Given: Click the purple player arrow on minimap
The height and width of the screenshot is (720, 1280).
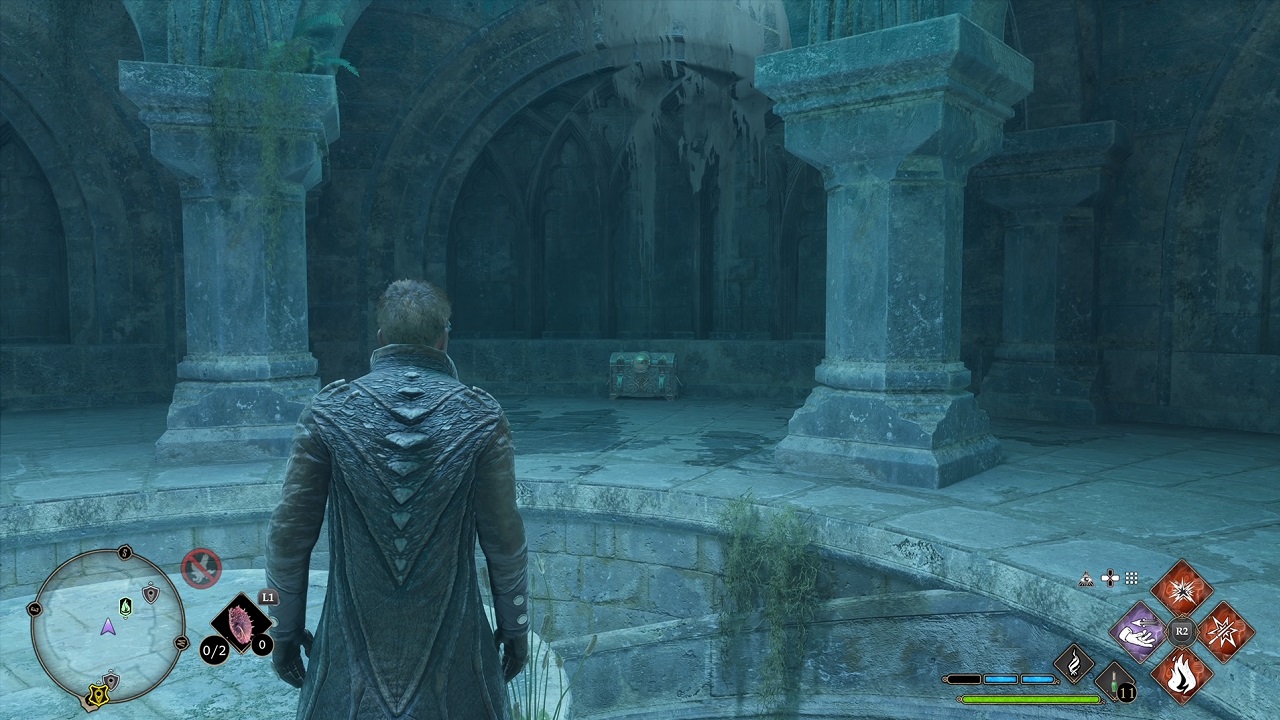Looking at the screenshot, I should pos(107,627).
